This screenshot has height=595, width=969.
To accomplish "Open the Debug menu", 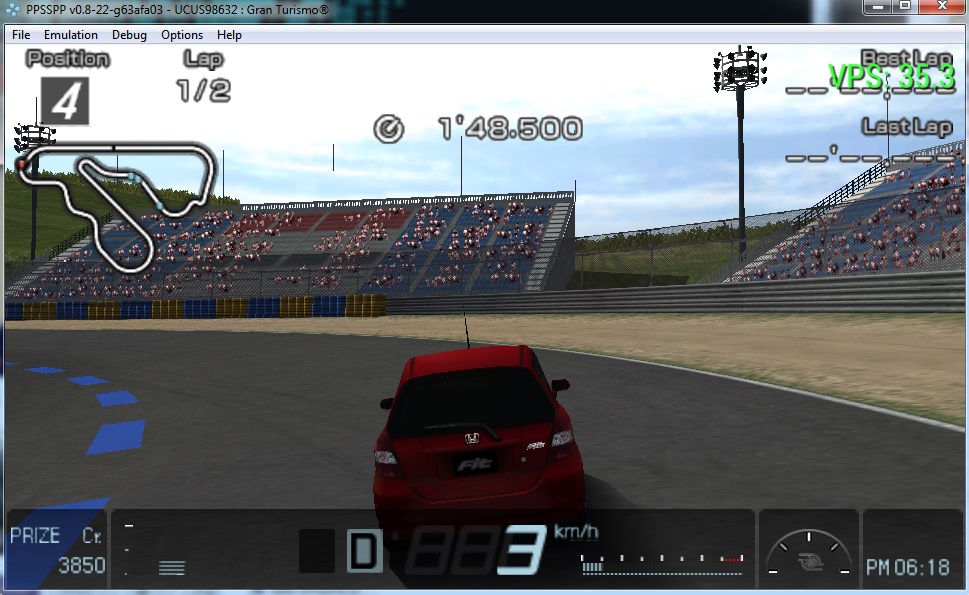I will click(x=129, y=35).
